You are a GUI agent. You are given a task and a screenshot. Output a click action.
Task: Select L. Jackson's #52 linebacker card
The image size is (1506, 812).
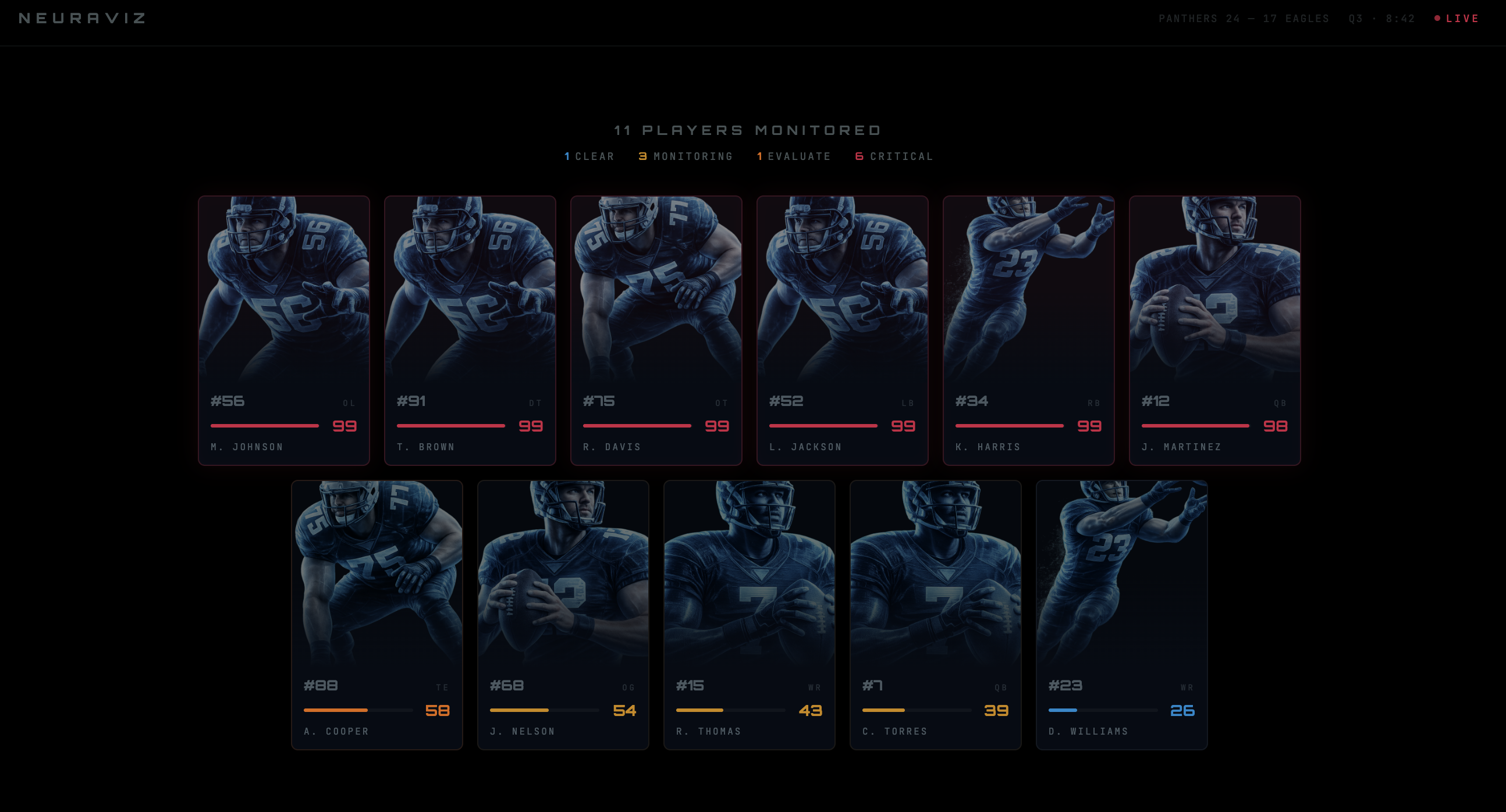[842, 330]
